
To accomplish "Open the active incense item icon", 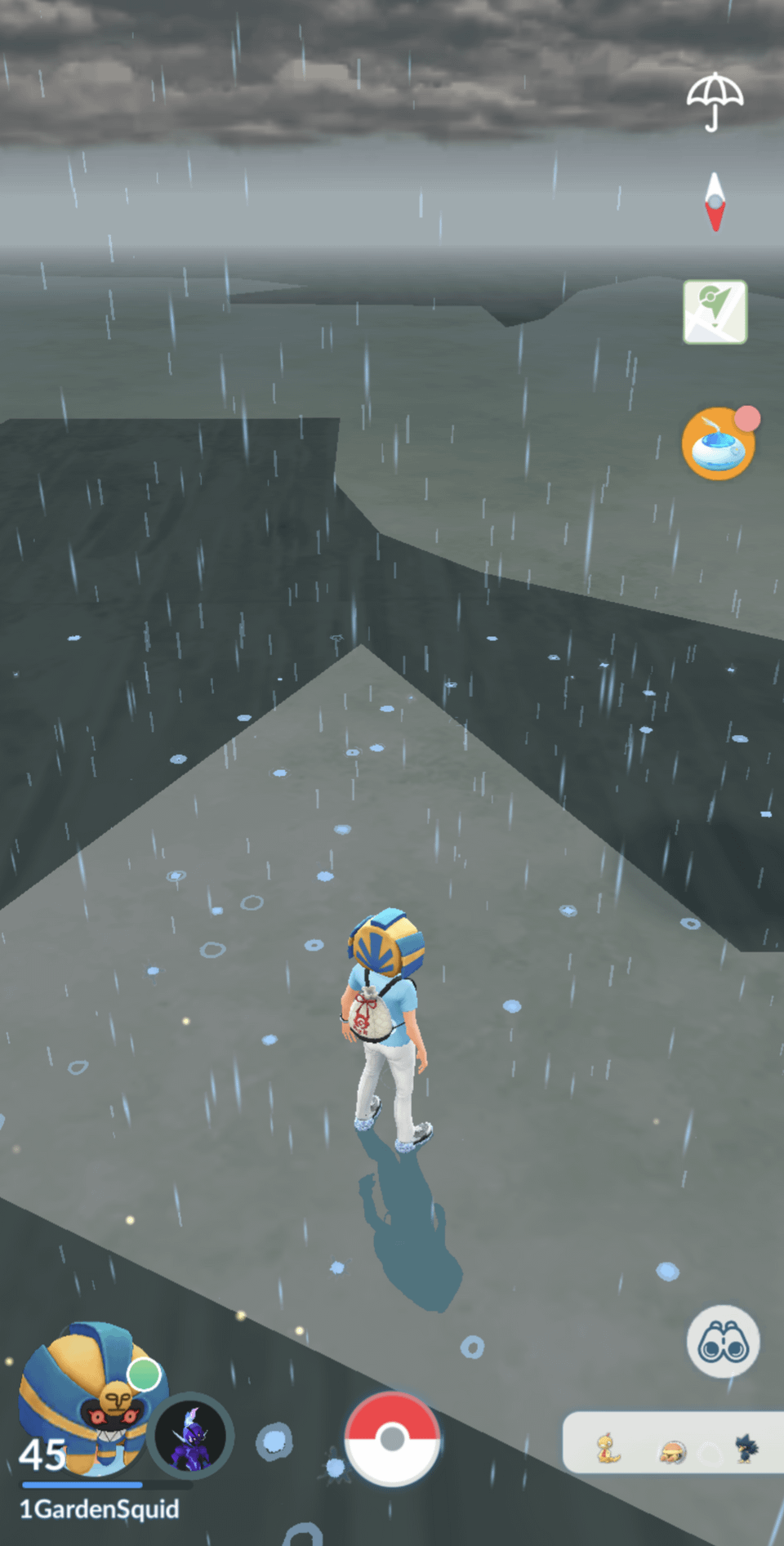I will [717, 443].
